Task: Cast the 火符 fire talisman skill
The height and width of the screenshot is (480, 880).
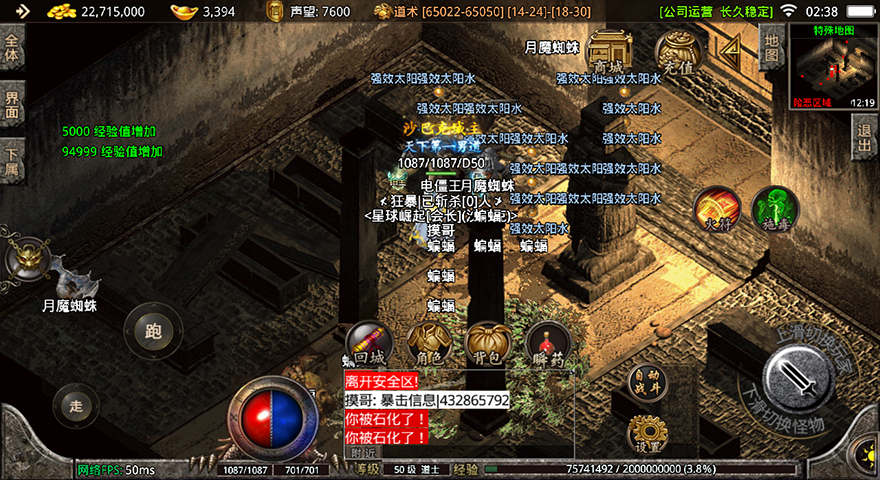Action: (717, 207)
